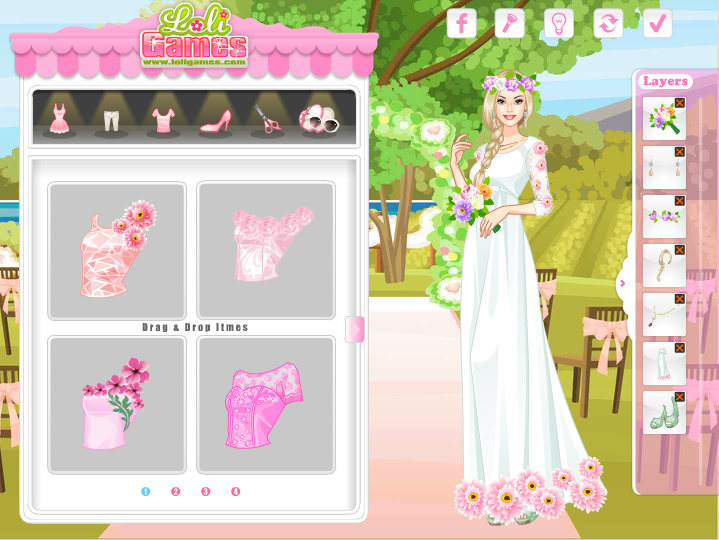The height and width of the screenshot is (540, 719).
Task: Select the geometric top with daisies
Action: click(117, 250)
